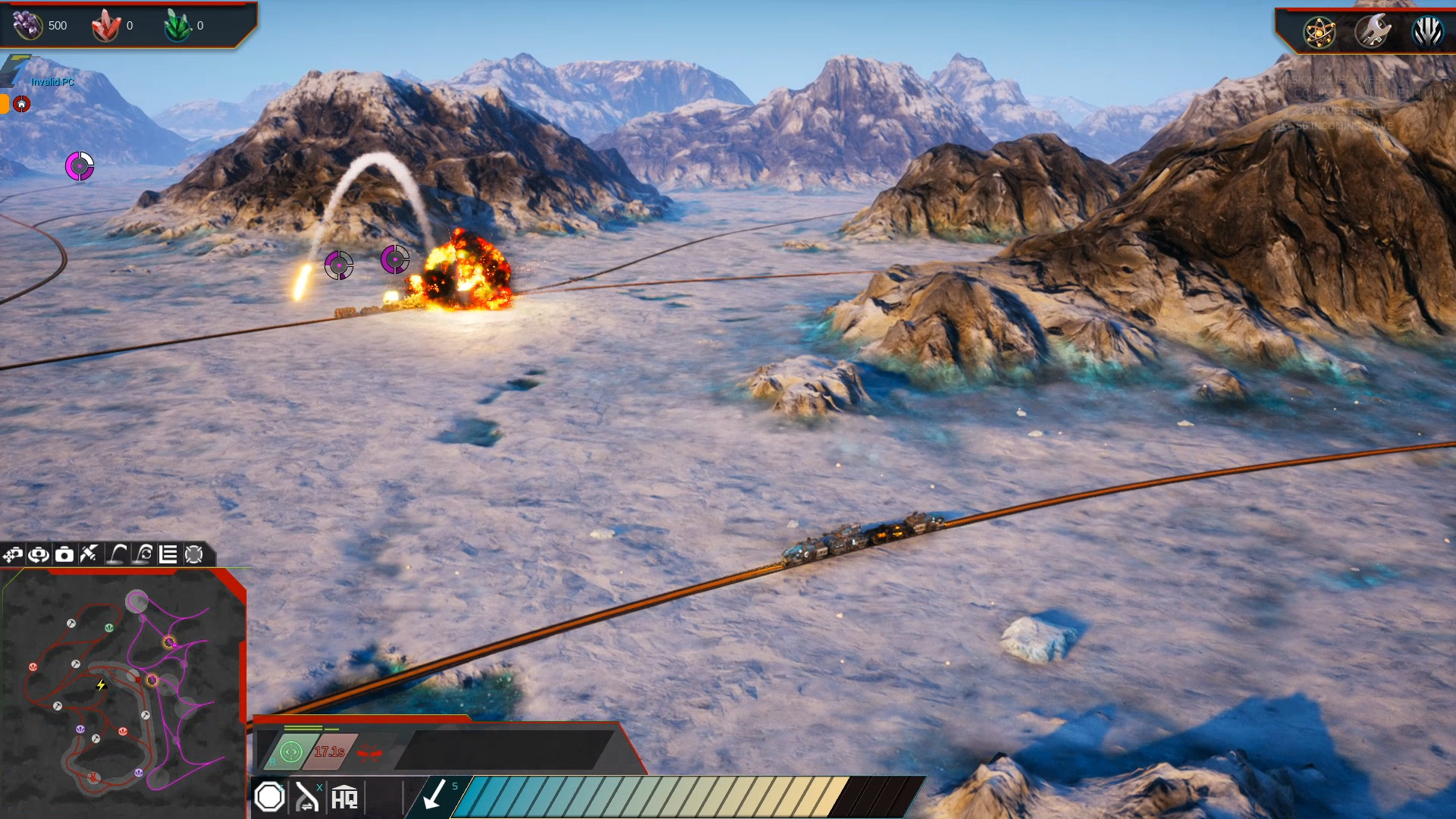The image size is (1456, 819).
Task: Click the red home icon under Invalid PC
Action: click(22, 104)
